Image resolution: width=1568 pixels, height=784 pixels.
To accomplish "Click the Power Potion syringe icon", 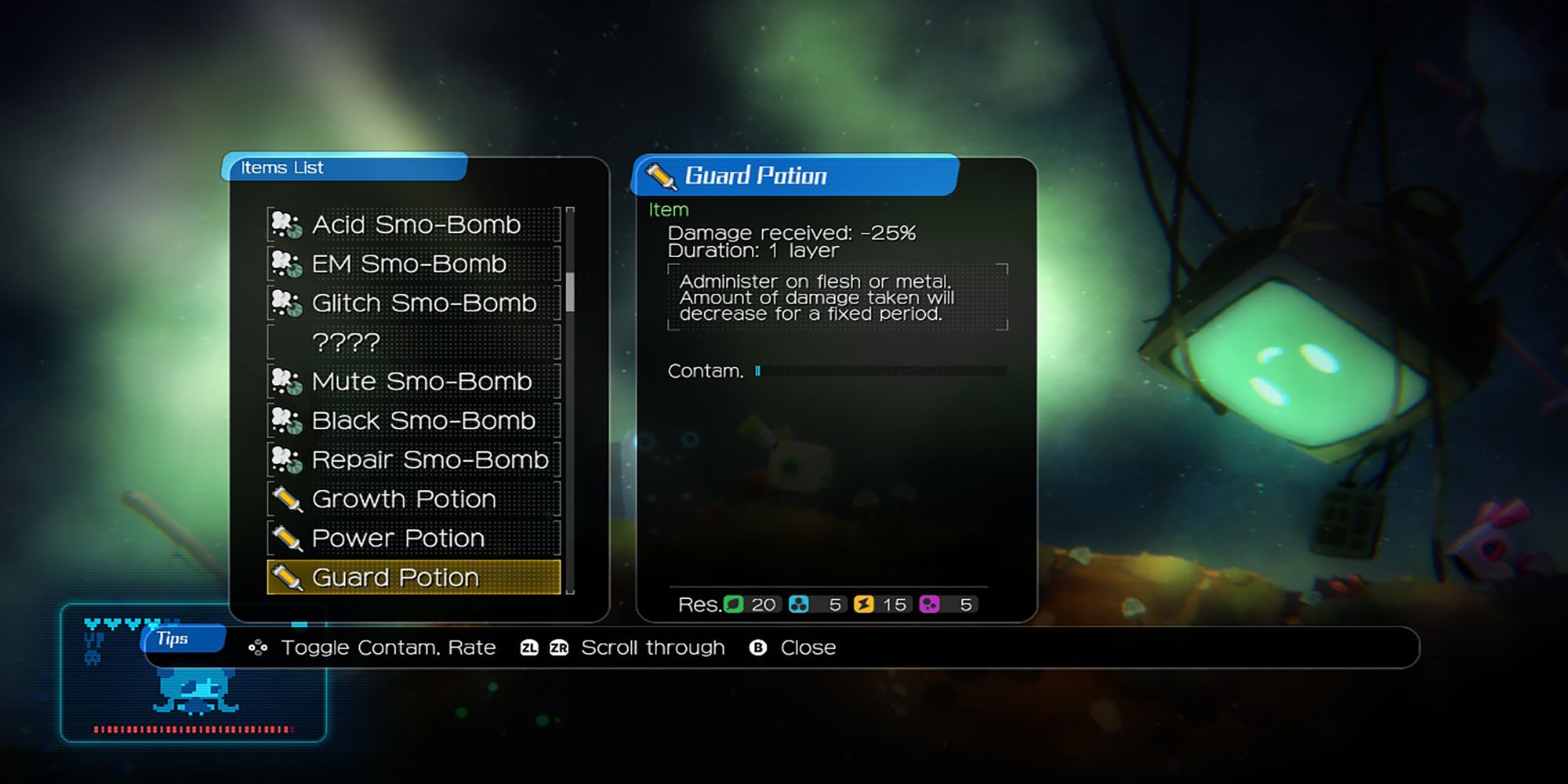I will (287, 538).
